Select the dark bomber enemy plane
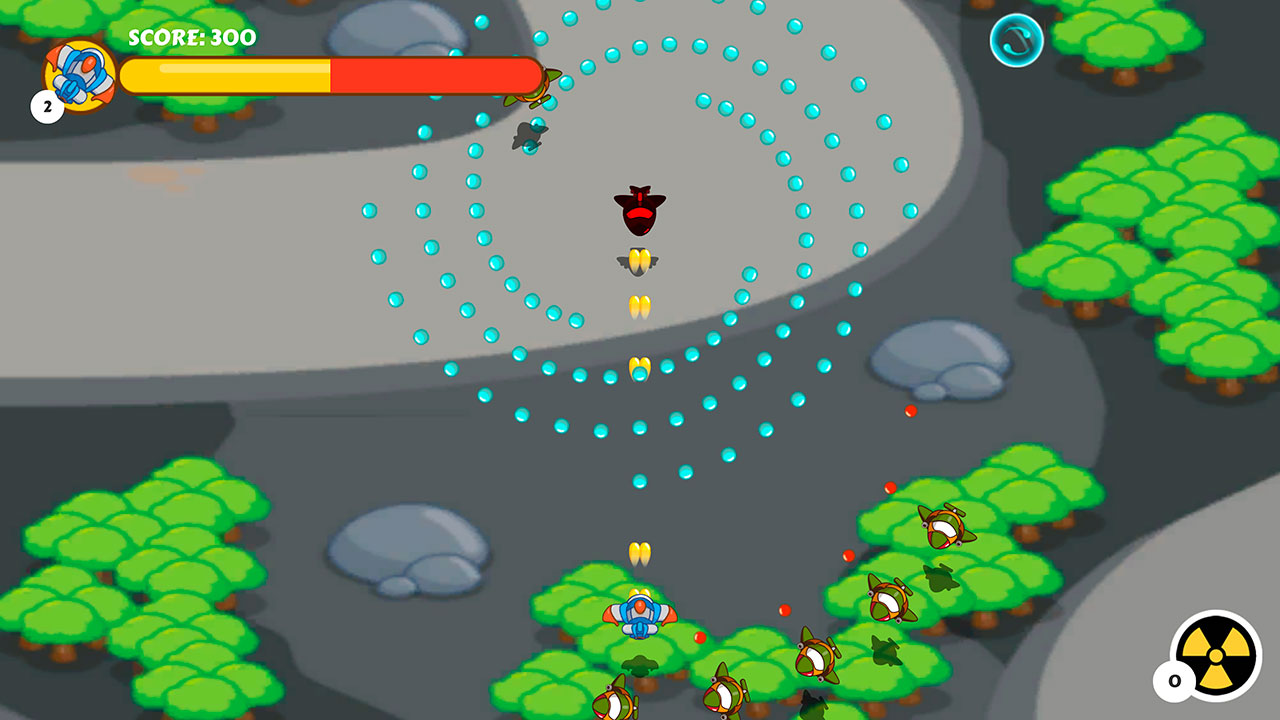1280x720 pixels. point(640,210)
